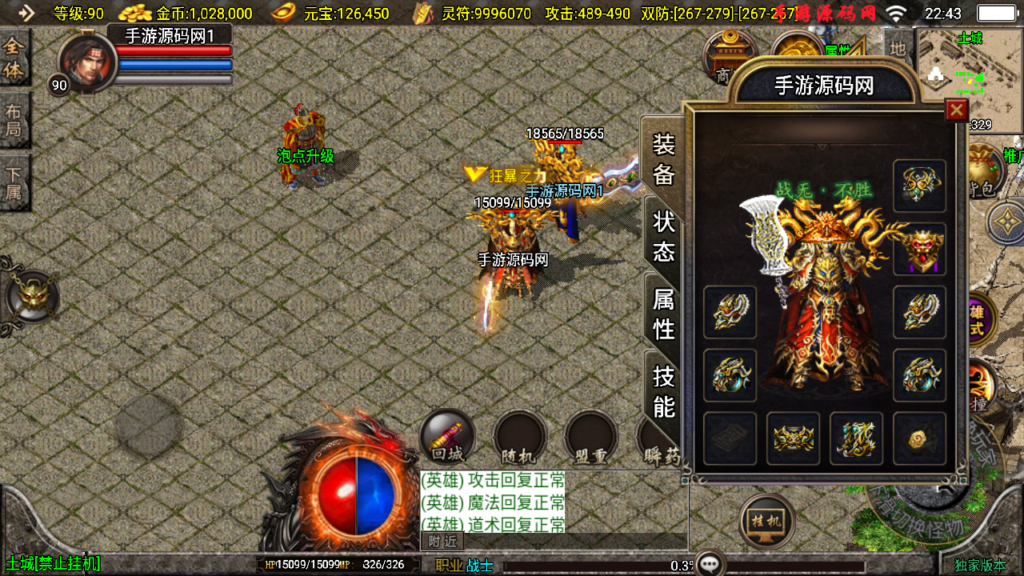The height and width of the screenshot is (576, 1024).
Task: Select the 全体 side tab
Action: [14, 58]
